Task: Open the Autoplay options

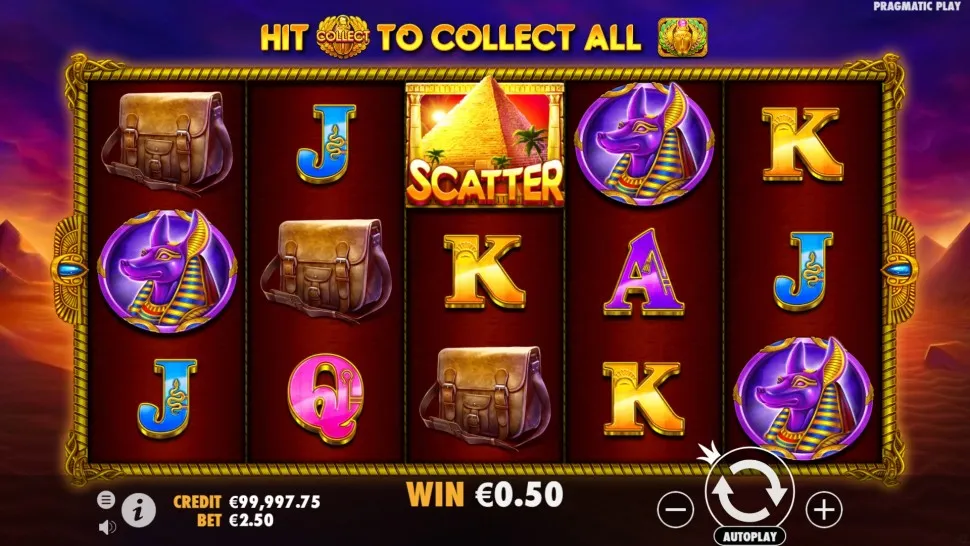Action: pyautogui.click(x=749, y=536)
